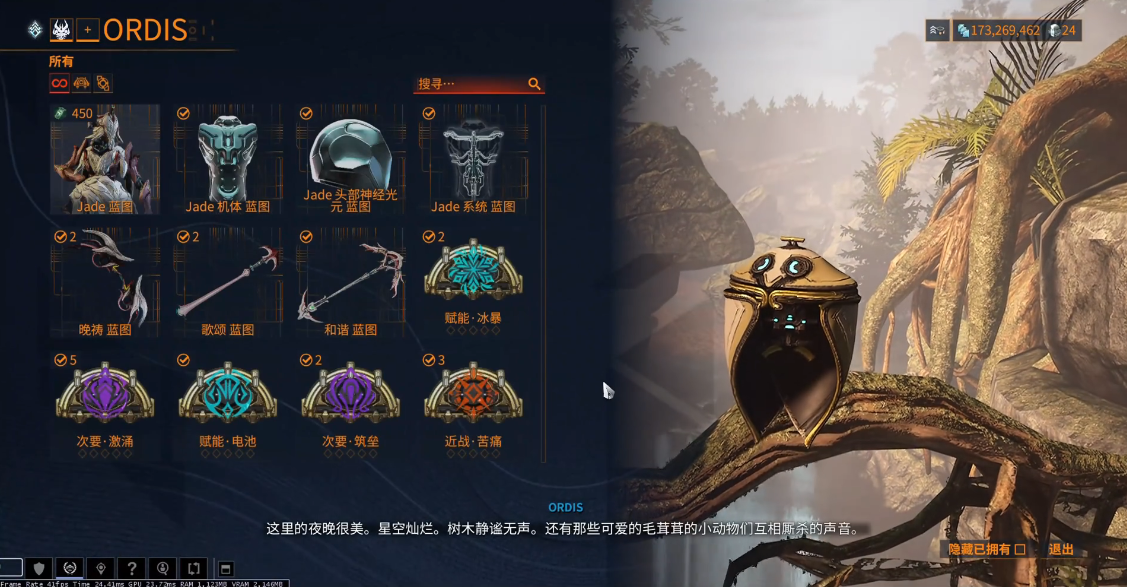The height and width of the screenshot is (587, 1127).
Task: Select the 近战·苦痛 arcane
Action: click(473, 398)
